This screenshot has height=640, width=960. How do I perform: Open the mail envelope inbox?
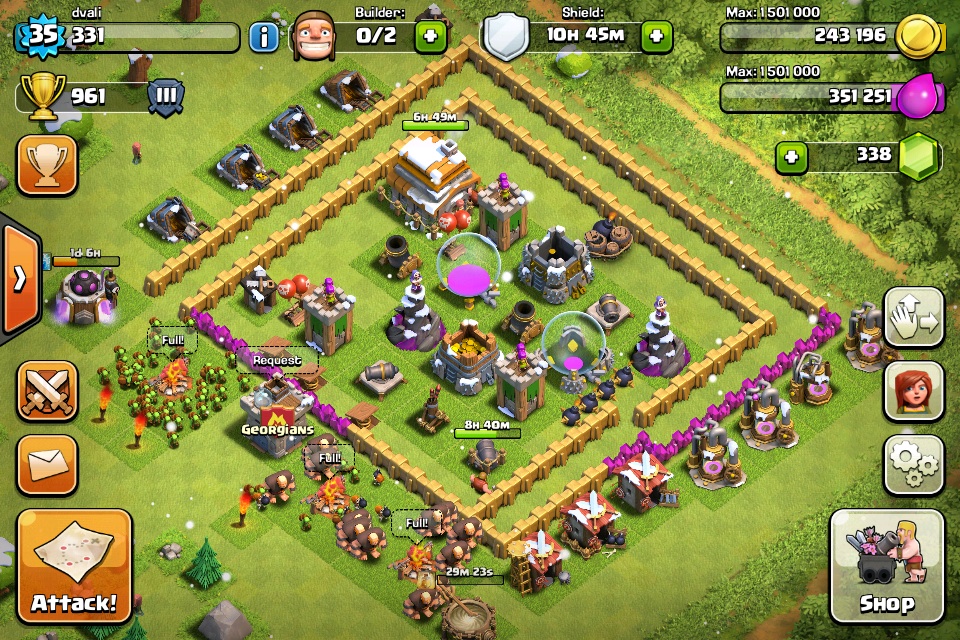pos(47,465)
